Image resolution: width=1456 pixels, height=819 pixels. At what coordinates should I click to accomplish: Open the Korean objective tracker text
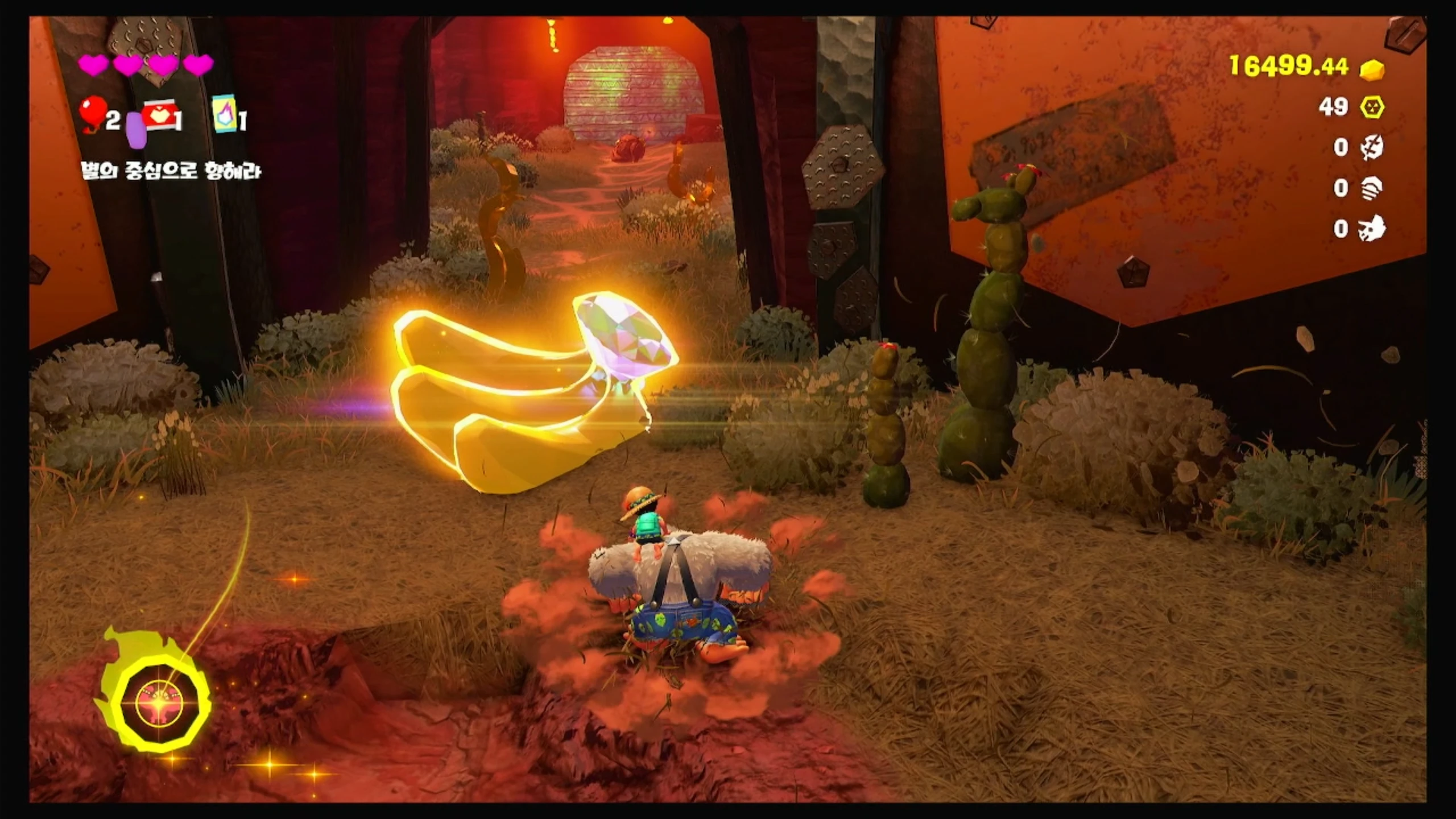pyautogui.click(x=171, y=171)
